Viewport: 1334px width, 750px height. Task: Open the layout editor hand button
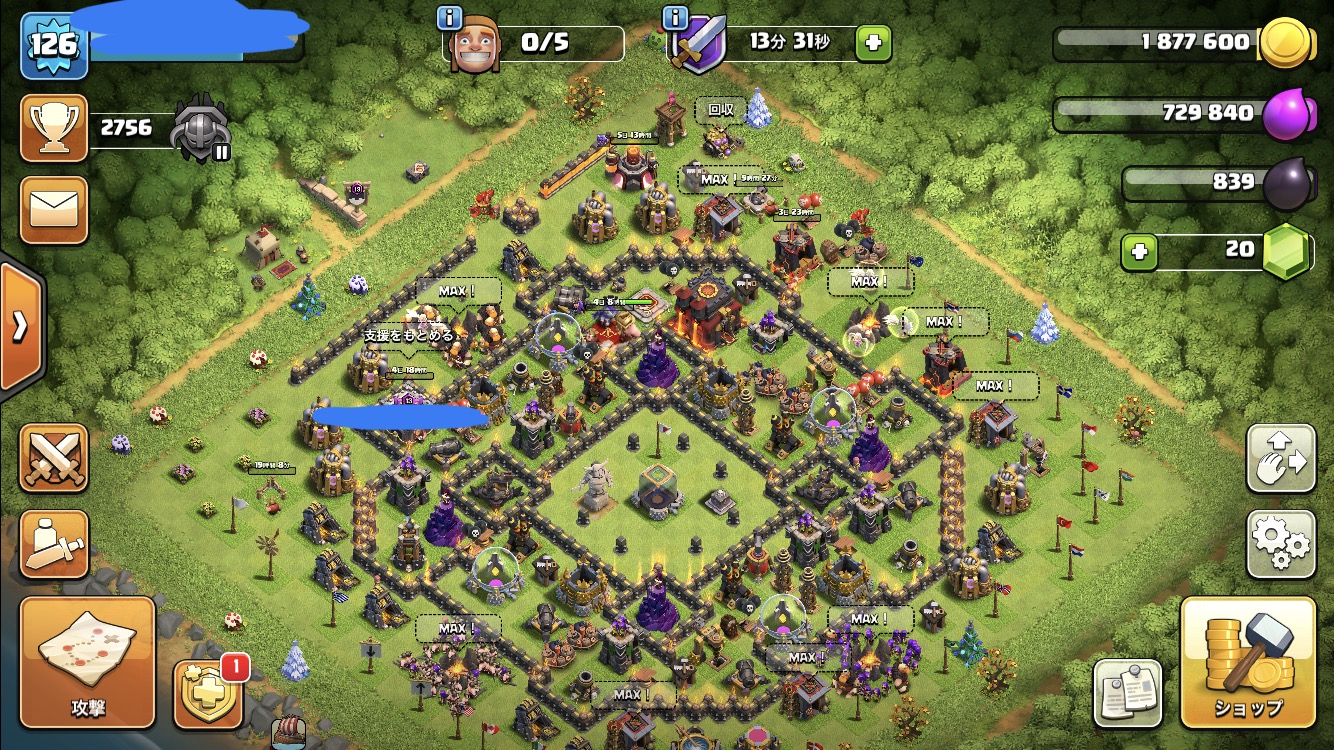1280,459
